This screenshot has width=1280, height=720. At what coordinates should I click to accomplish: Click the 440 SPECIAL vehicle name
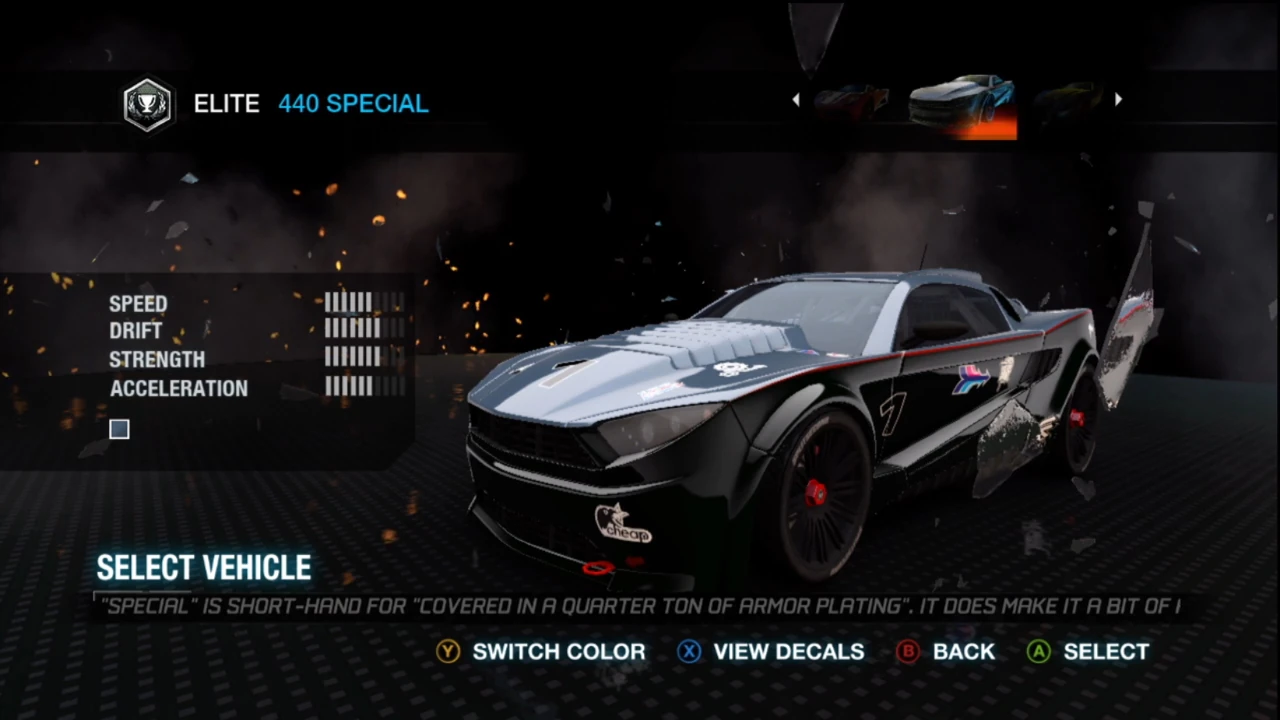(353, 103)
